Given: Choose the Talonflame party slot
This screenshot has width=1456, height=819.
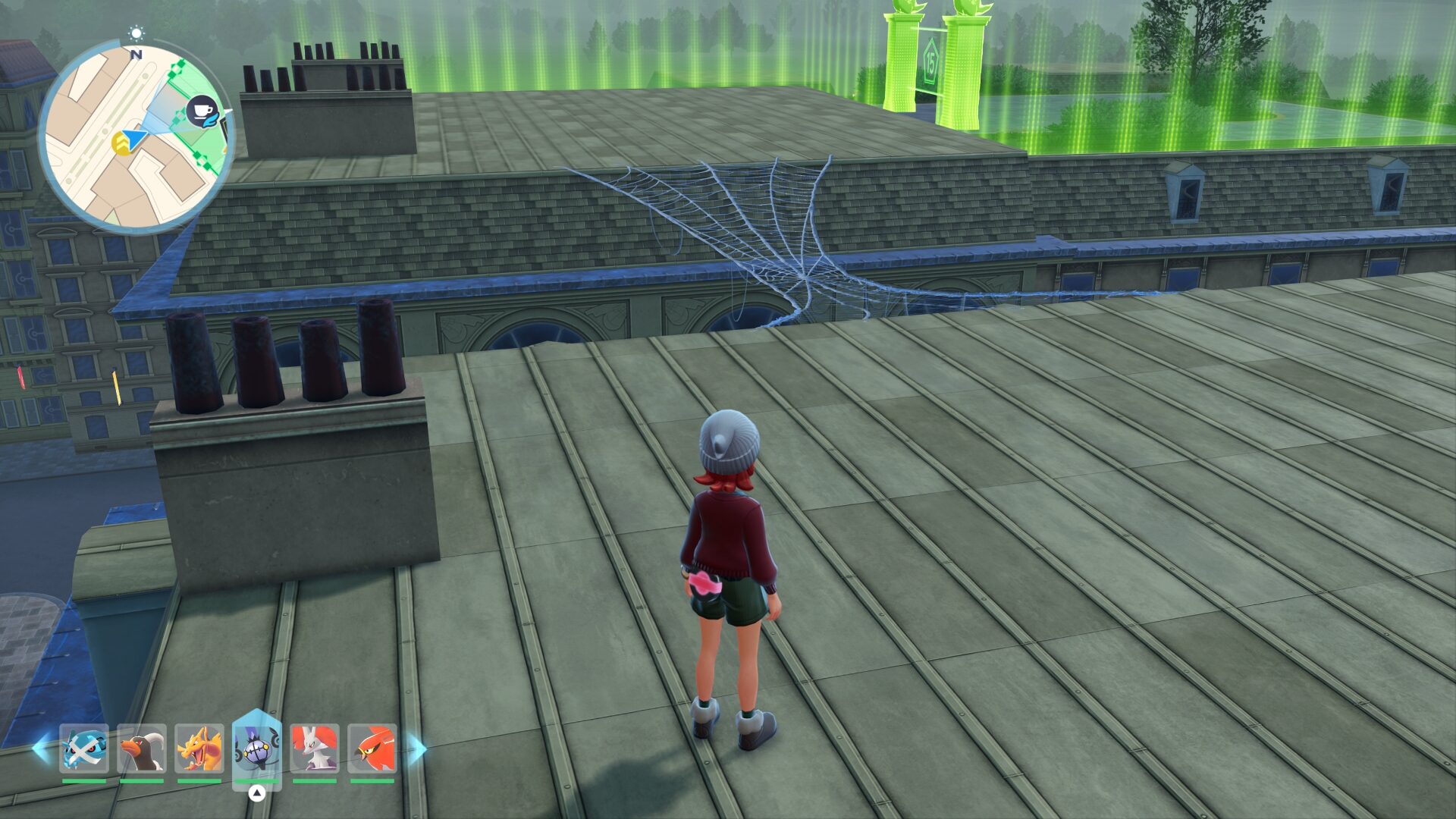Looking at the screenshot, I should [372, 748].
